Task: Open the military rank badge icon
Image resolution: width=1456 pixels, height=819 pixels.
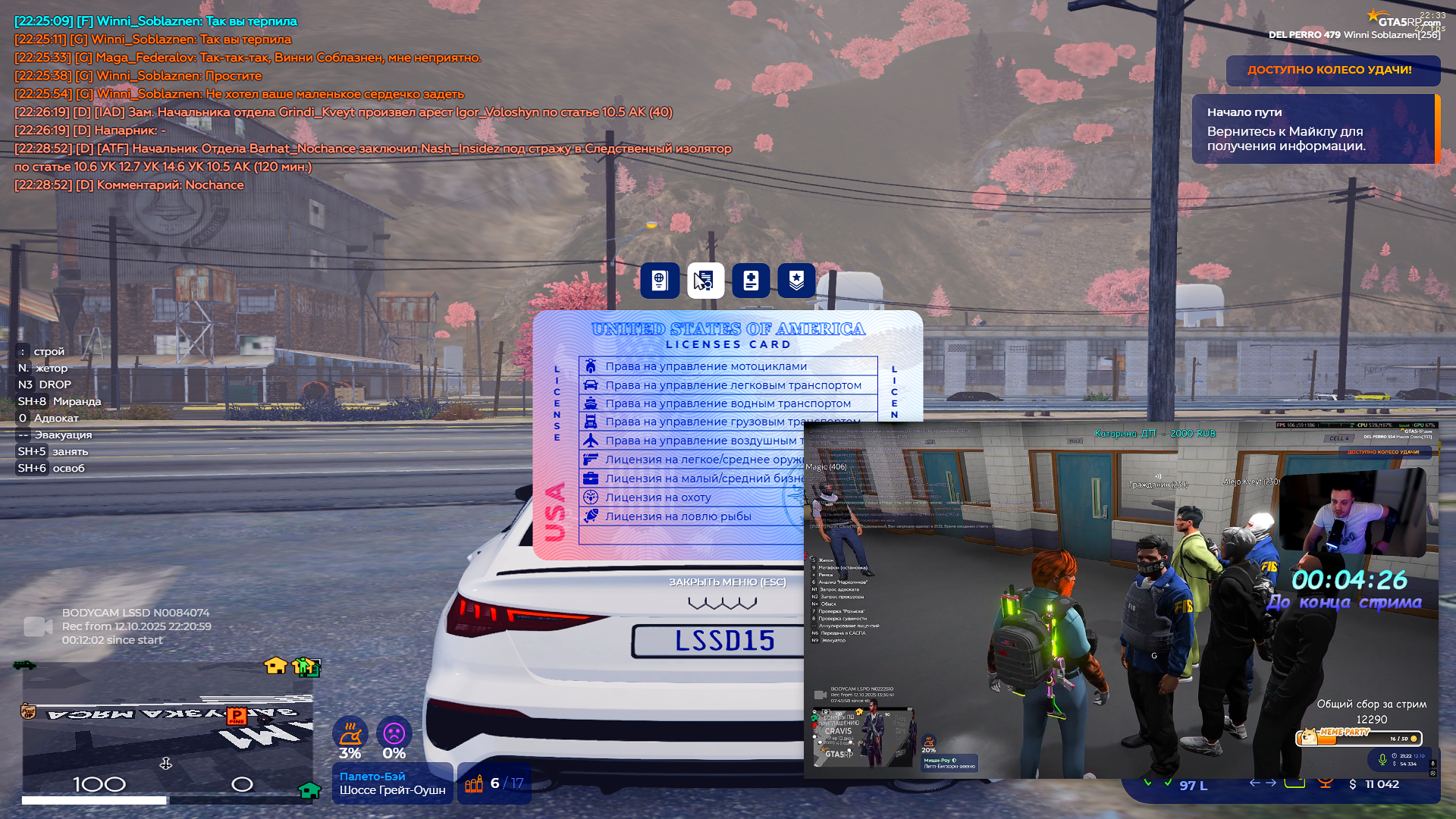Action: [x=795, y=281]
